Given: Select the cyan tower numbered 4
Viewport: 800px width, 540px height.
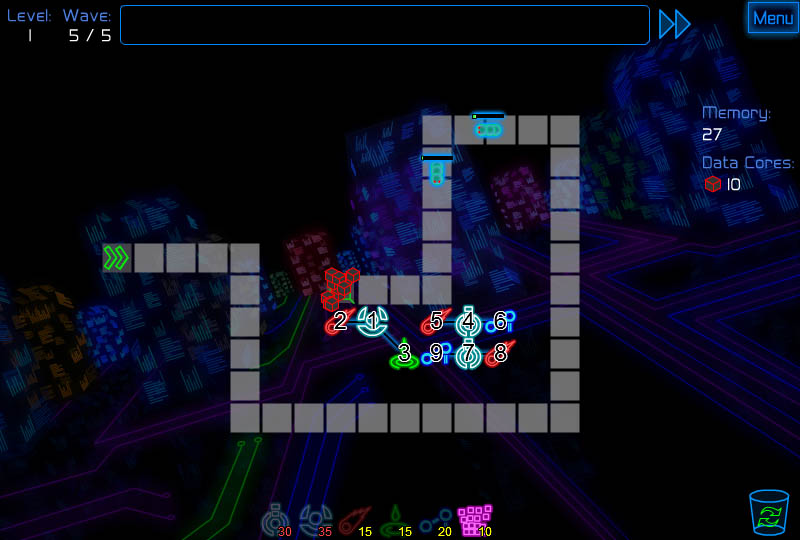Looking at the screenshot, I should pos(468,322).
